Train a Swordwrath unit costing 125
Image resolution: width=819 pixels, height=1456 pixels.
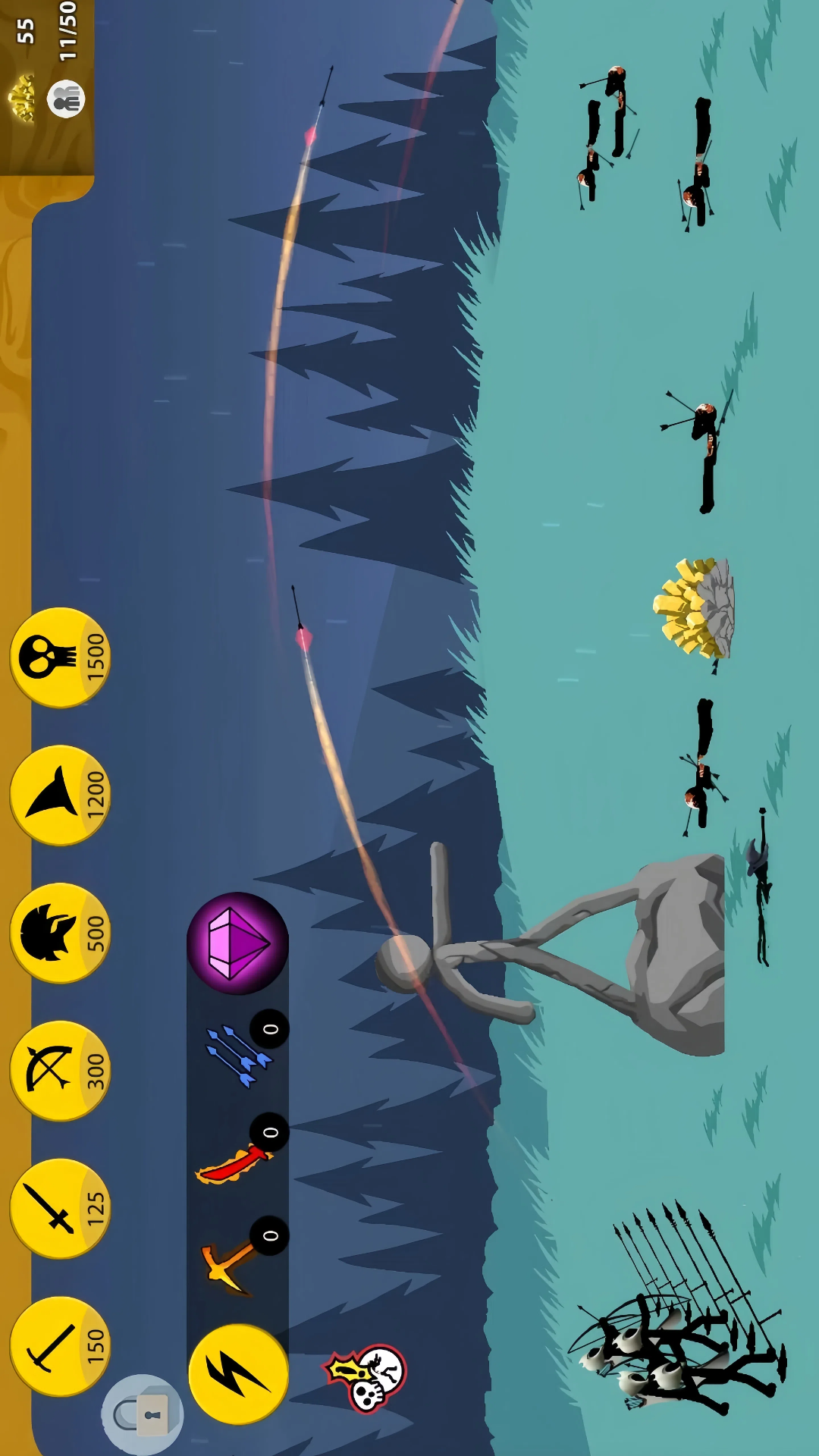tap(59, 1208)
